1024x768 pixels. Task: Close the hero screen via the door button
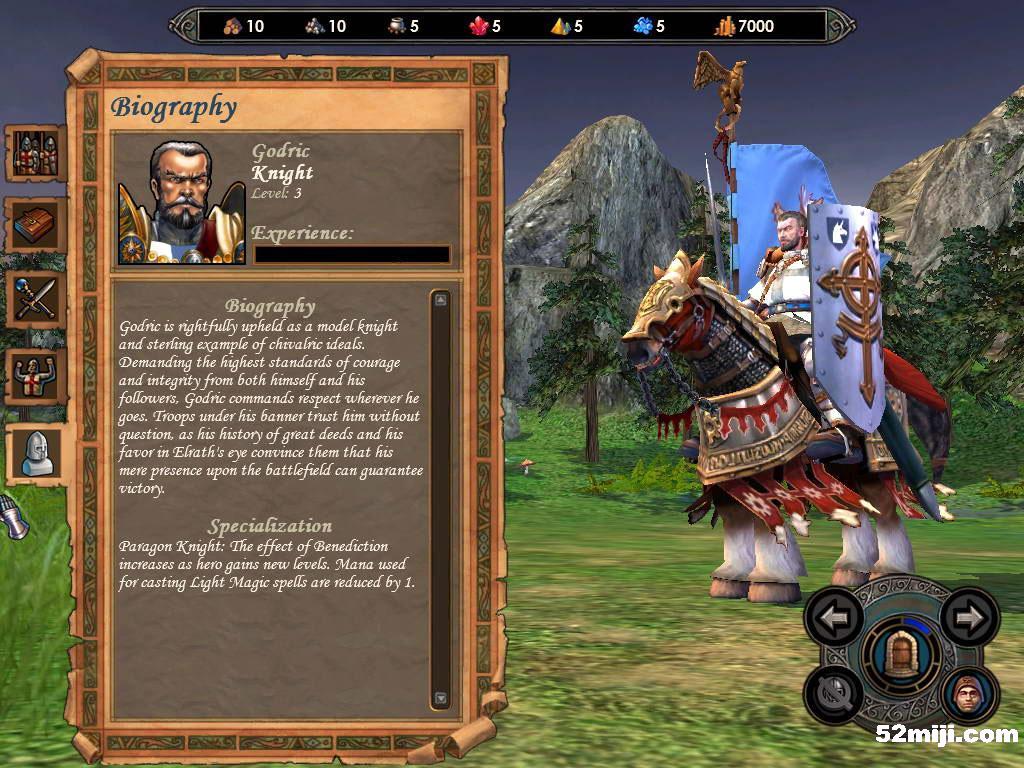point(901,656)
